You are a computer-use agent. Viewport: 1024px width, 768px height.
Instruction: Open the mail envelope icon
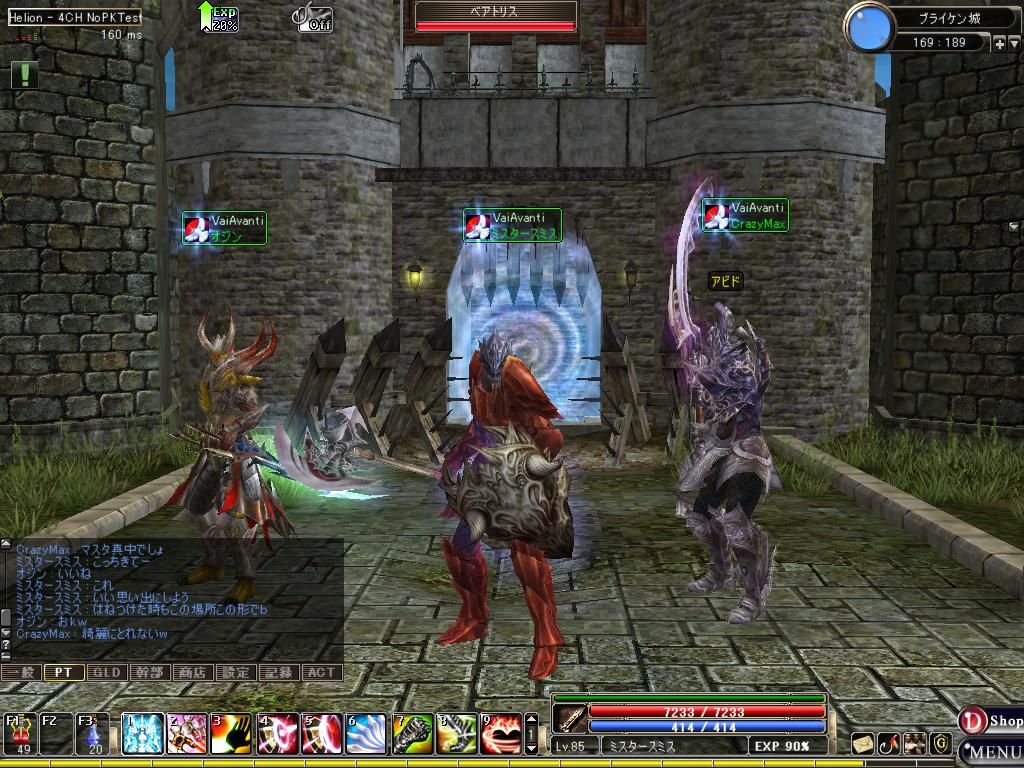click(863, 743)
